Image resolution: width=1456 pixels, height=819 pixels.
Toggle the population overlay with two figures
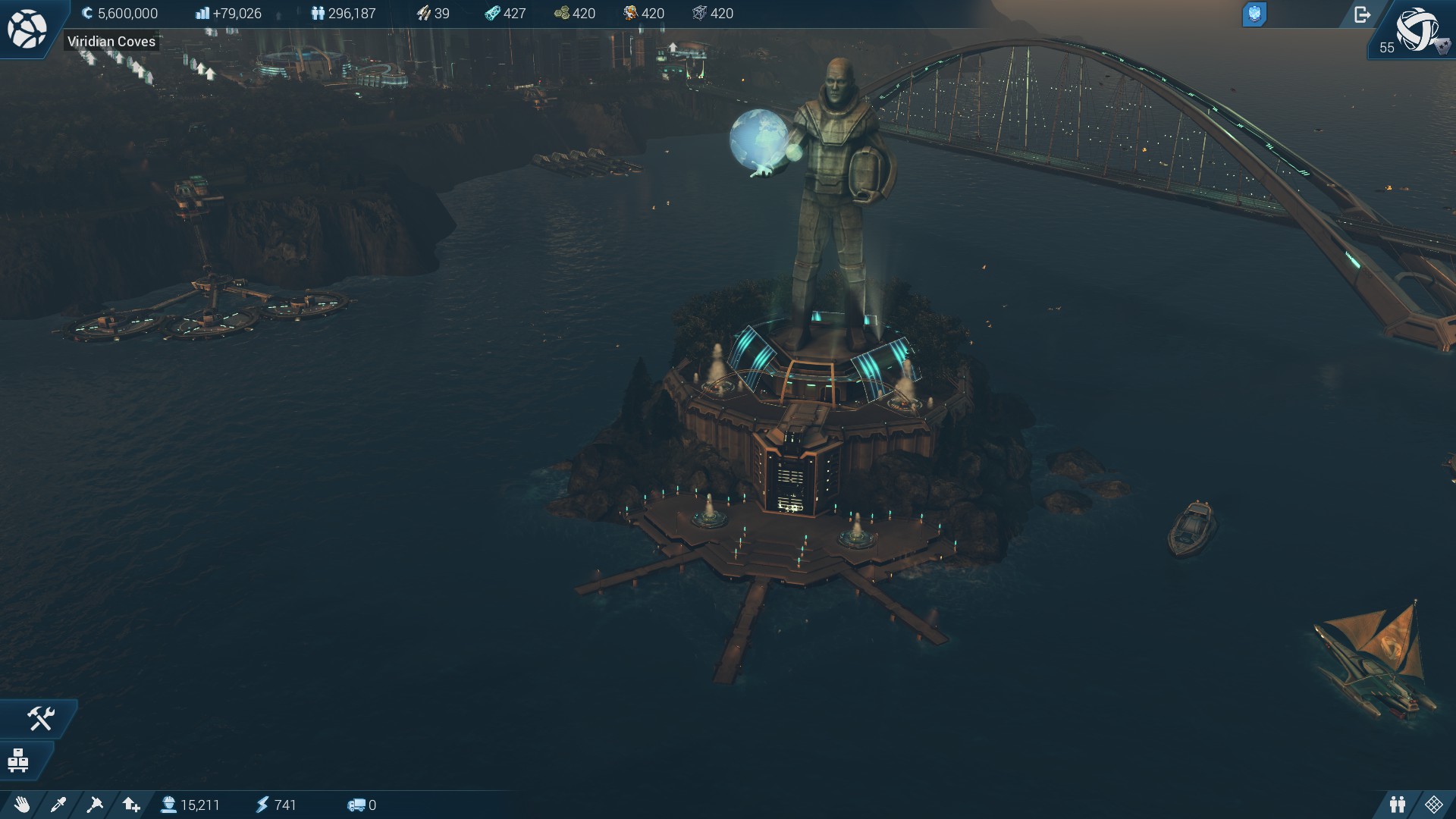[x=1398, y=805]
